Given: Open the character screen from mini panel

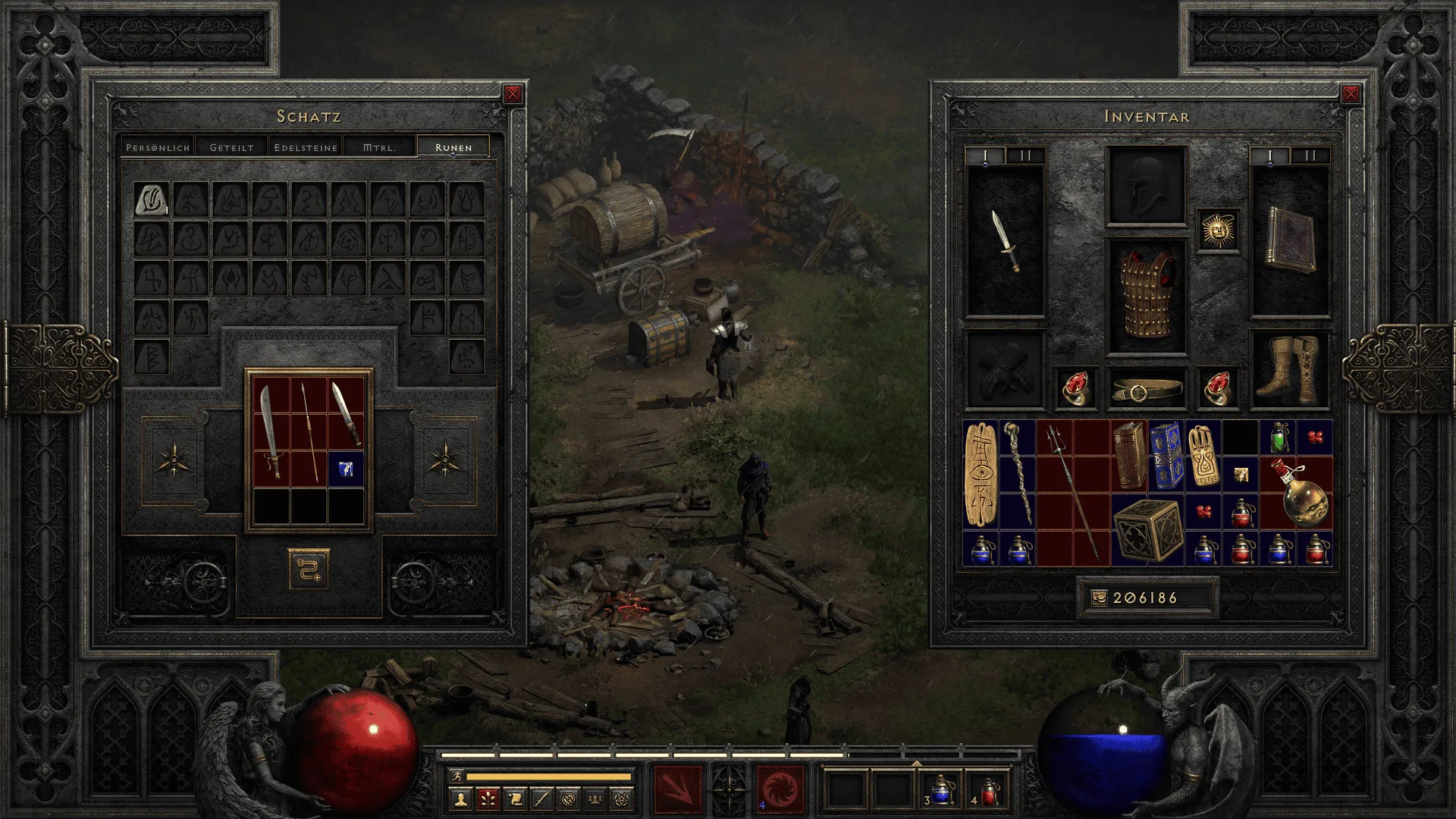Looking at the screenshot, I should pos(460,799).
